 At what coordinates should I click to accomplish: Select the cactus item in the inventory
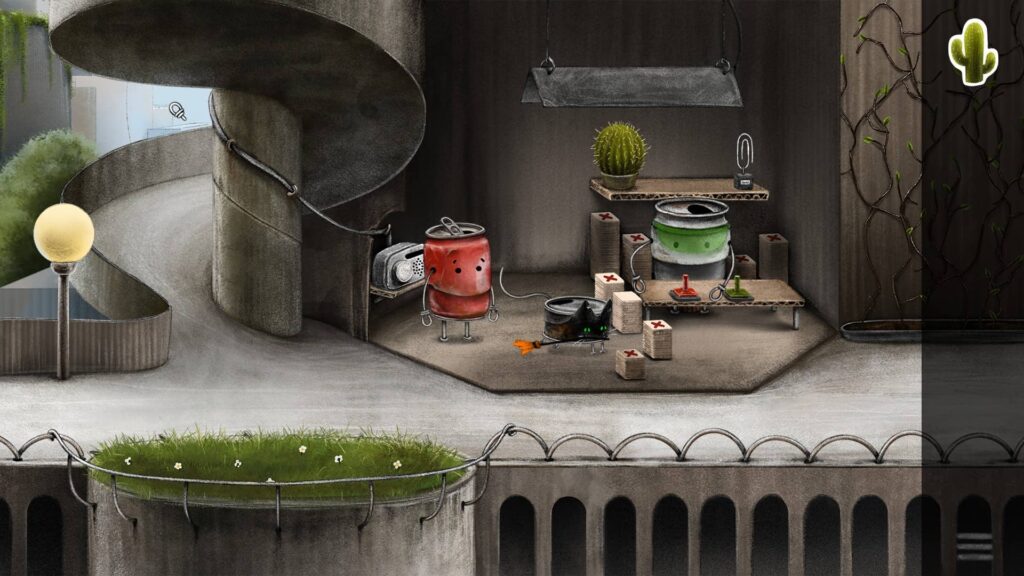click(x=972, y=52)
